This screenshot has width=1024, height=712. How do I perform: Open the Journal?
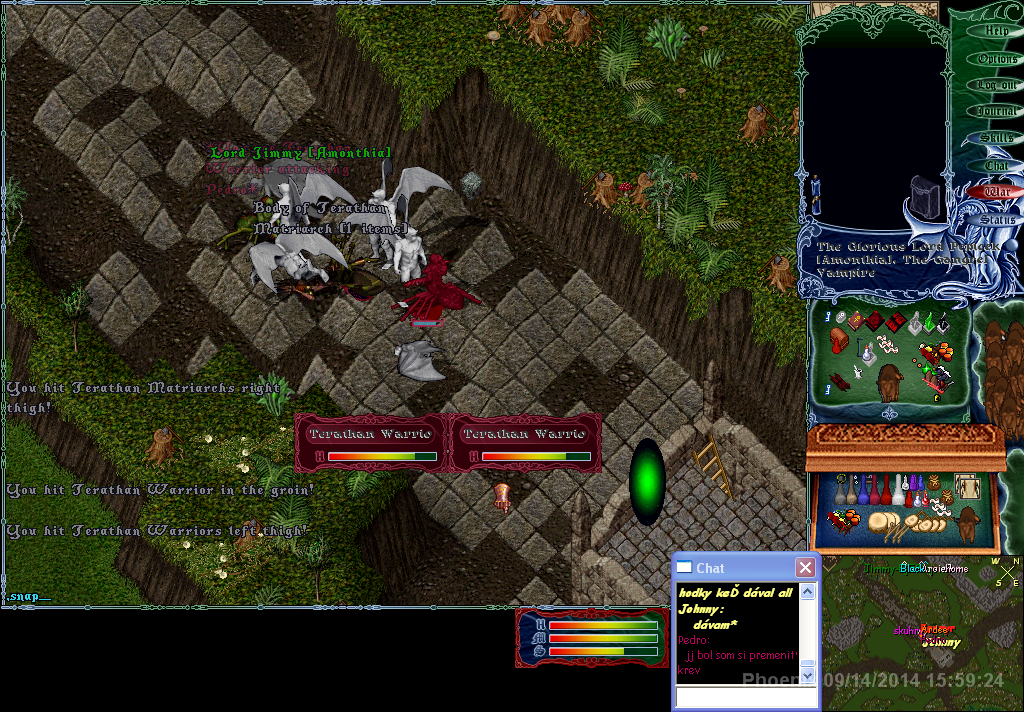(996, 112)
